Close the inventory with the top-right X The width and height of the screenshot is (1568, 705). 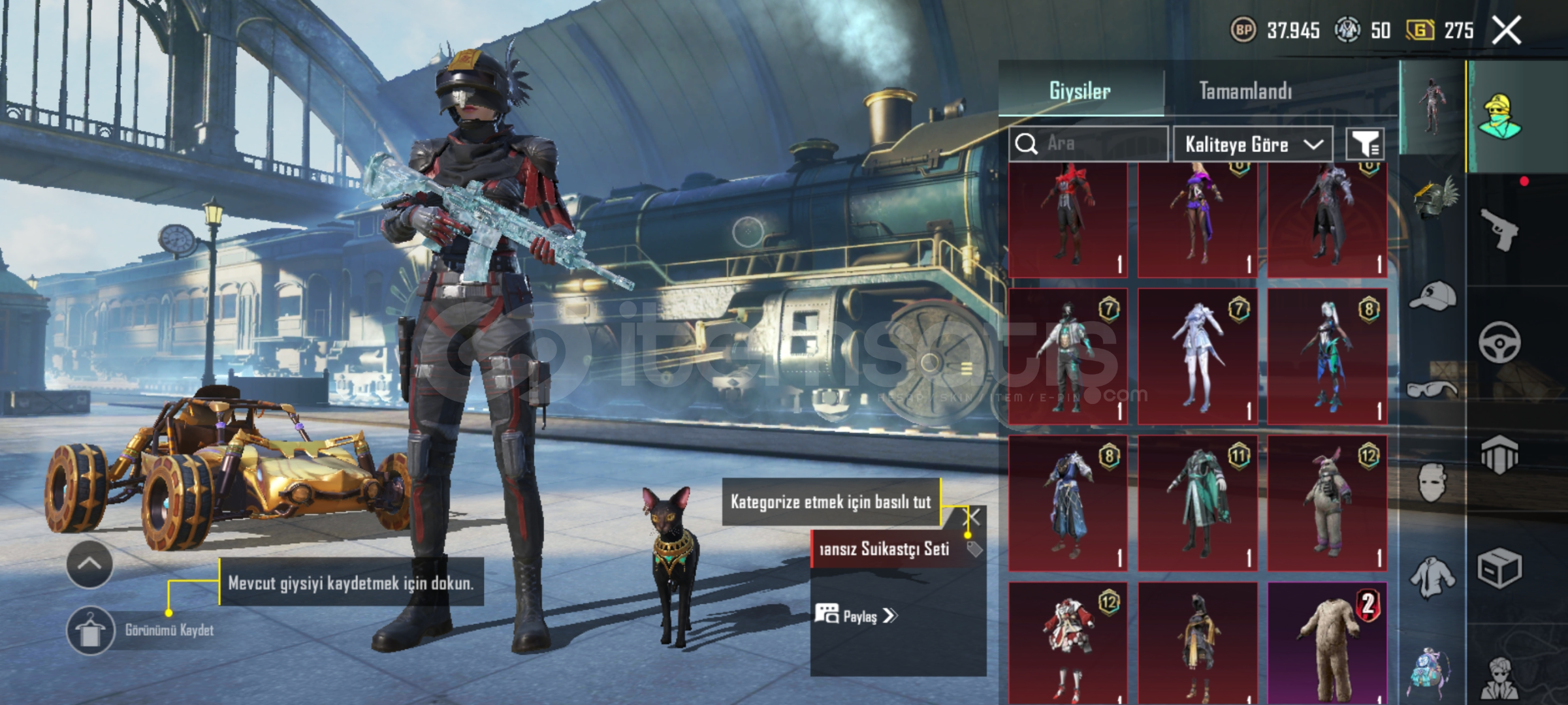pos(1507,31)
